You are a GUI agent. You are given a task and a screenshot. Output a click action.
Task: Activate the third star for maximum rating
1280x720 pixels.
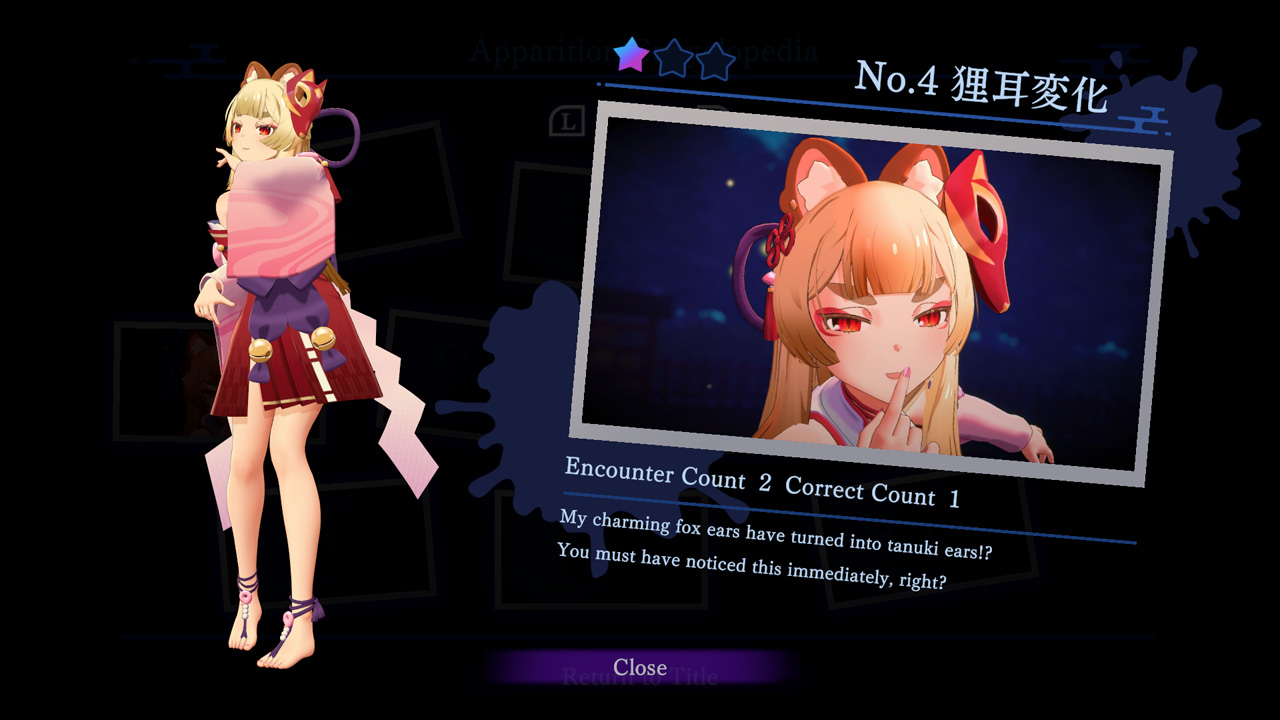[x=714, y=62]
